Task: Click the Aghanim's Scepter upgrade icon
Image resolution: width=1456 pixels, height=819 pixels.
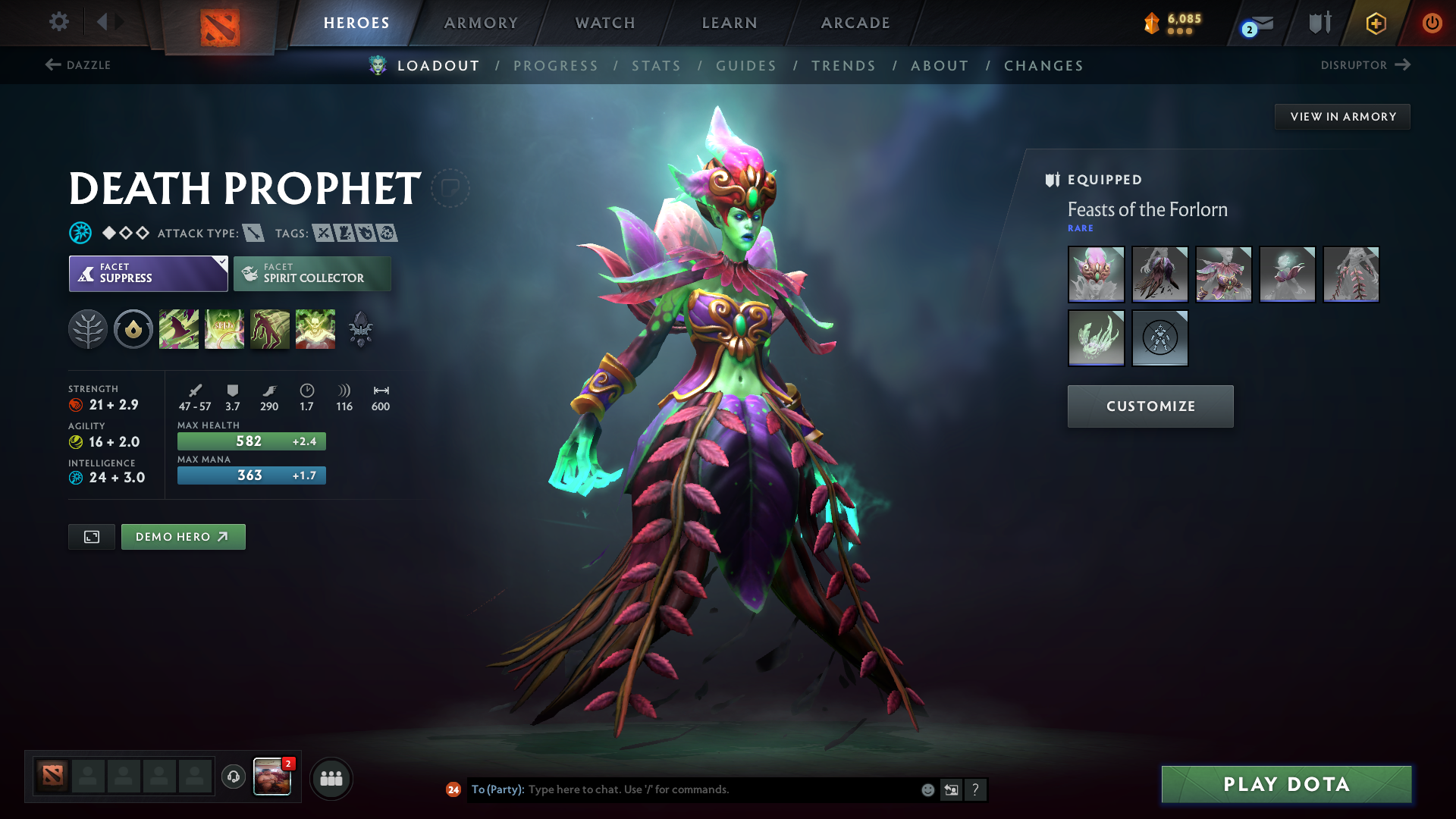Action: [361, 328]
